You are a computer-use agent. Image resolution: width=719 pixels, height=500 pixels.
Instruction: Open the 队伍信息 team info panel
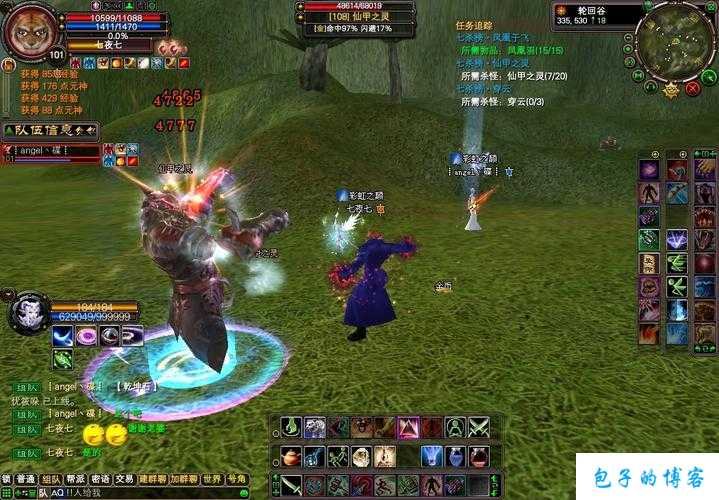48,130
